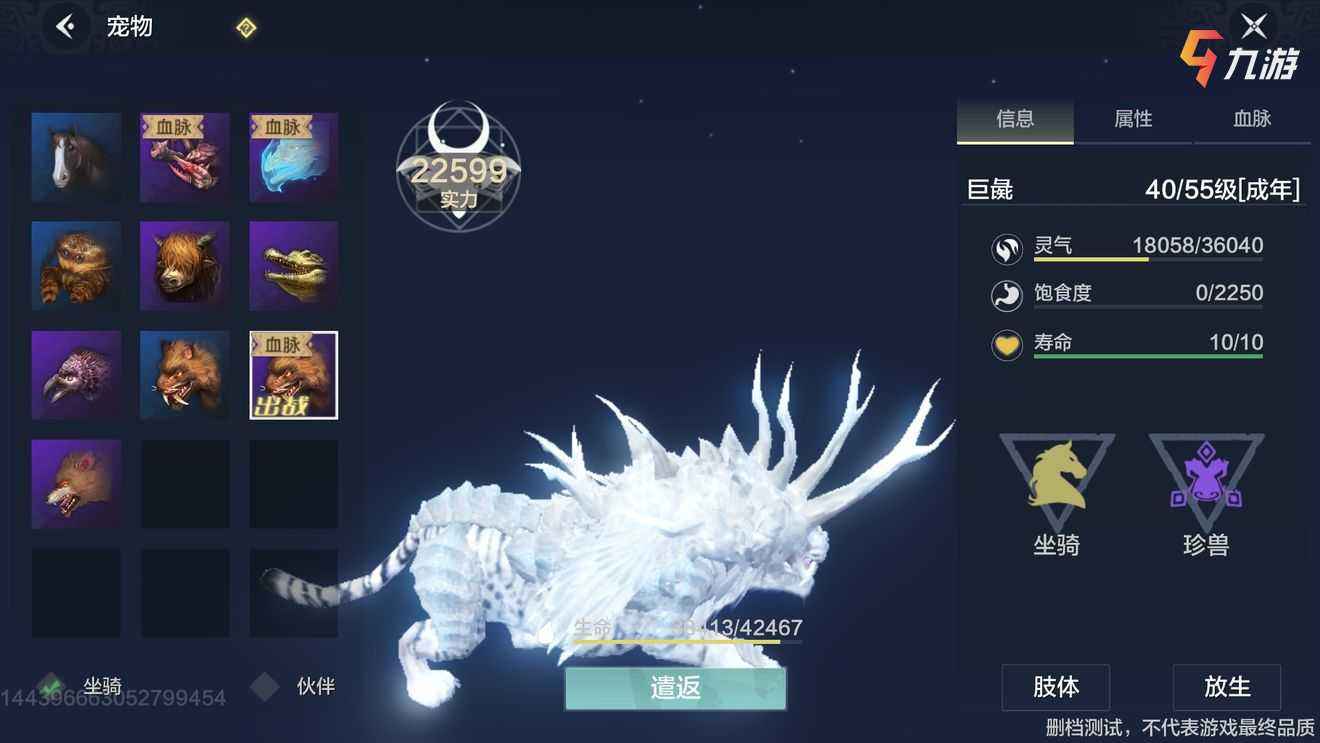This screenshot has width=1320, height=743.
Task: Click the 饱食度 satiety stomach icon
Action: (1006, 296)
